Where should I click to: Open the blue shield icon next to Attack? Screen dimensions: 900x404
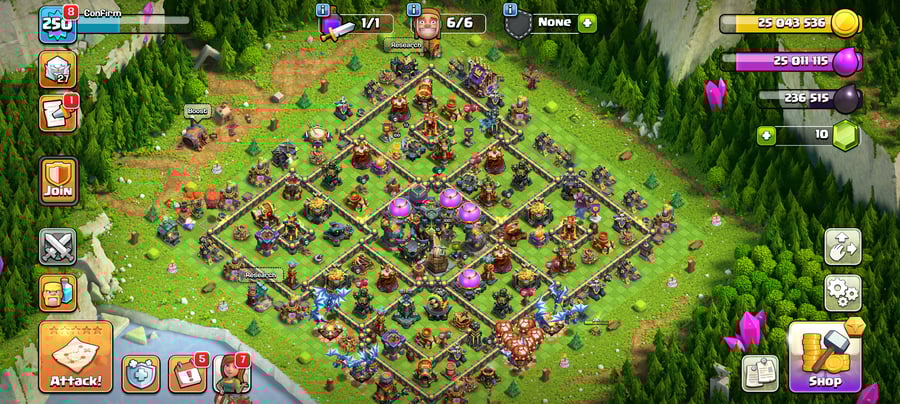tap(141, 373)
